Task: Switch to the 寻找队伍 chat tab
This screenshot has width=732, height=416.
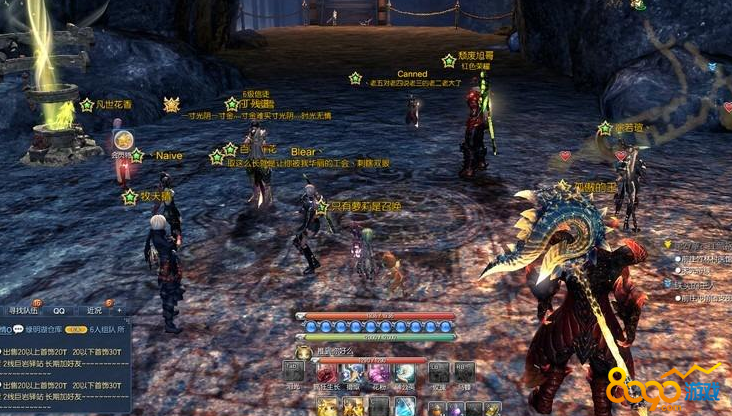Action: coord(22,310)
